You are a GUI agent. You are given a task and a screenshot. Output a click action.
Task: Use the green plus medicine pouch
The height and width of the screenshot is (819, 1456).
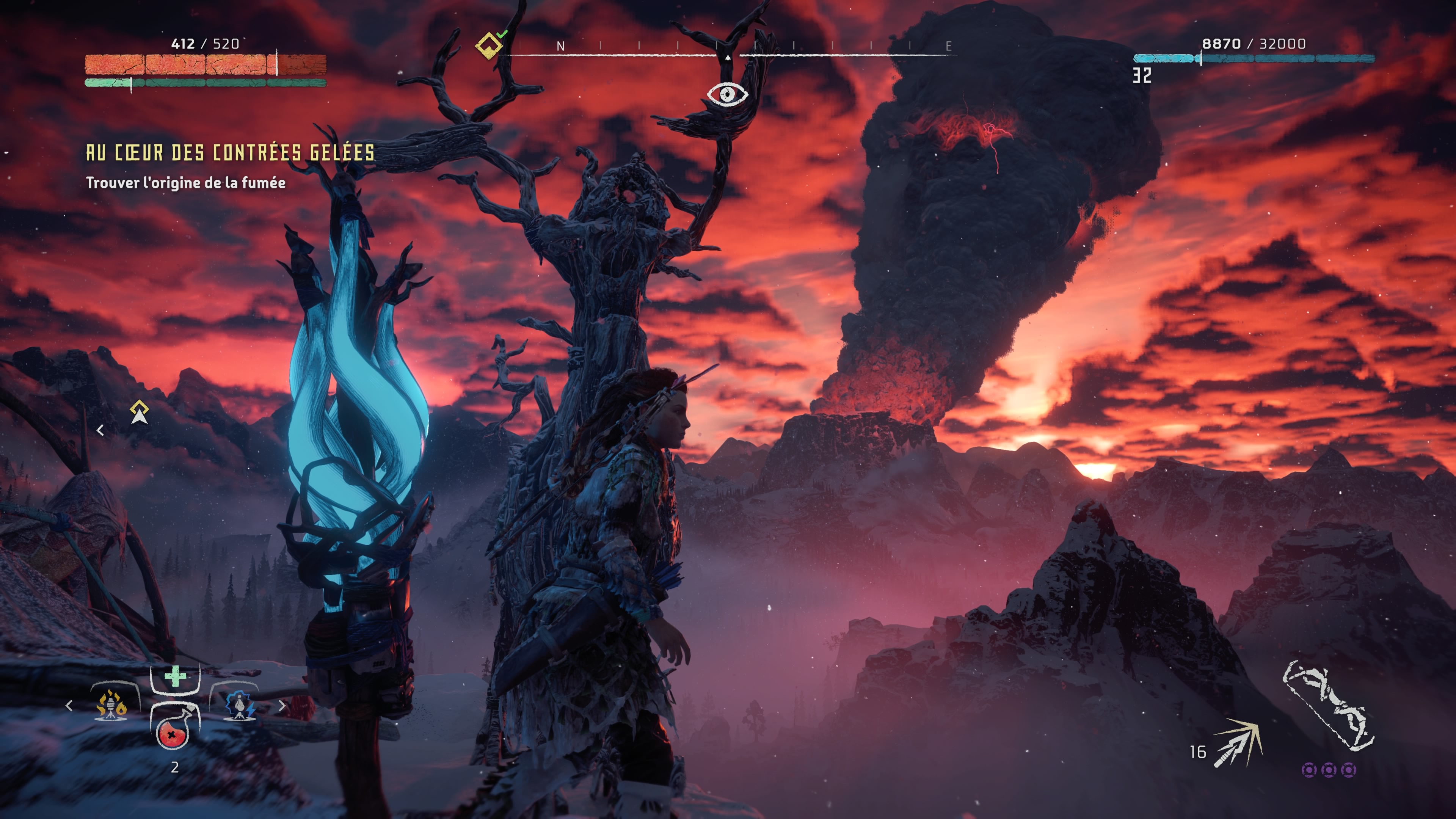175,676
